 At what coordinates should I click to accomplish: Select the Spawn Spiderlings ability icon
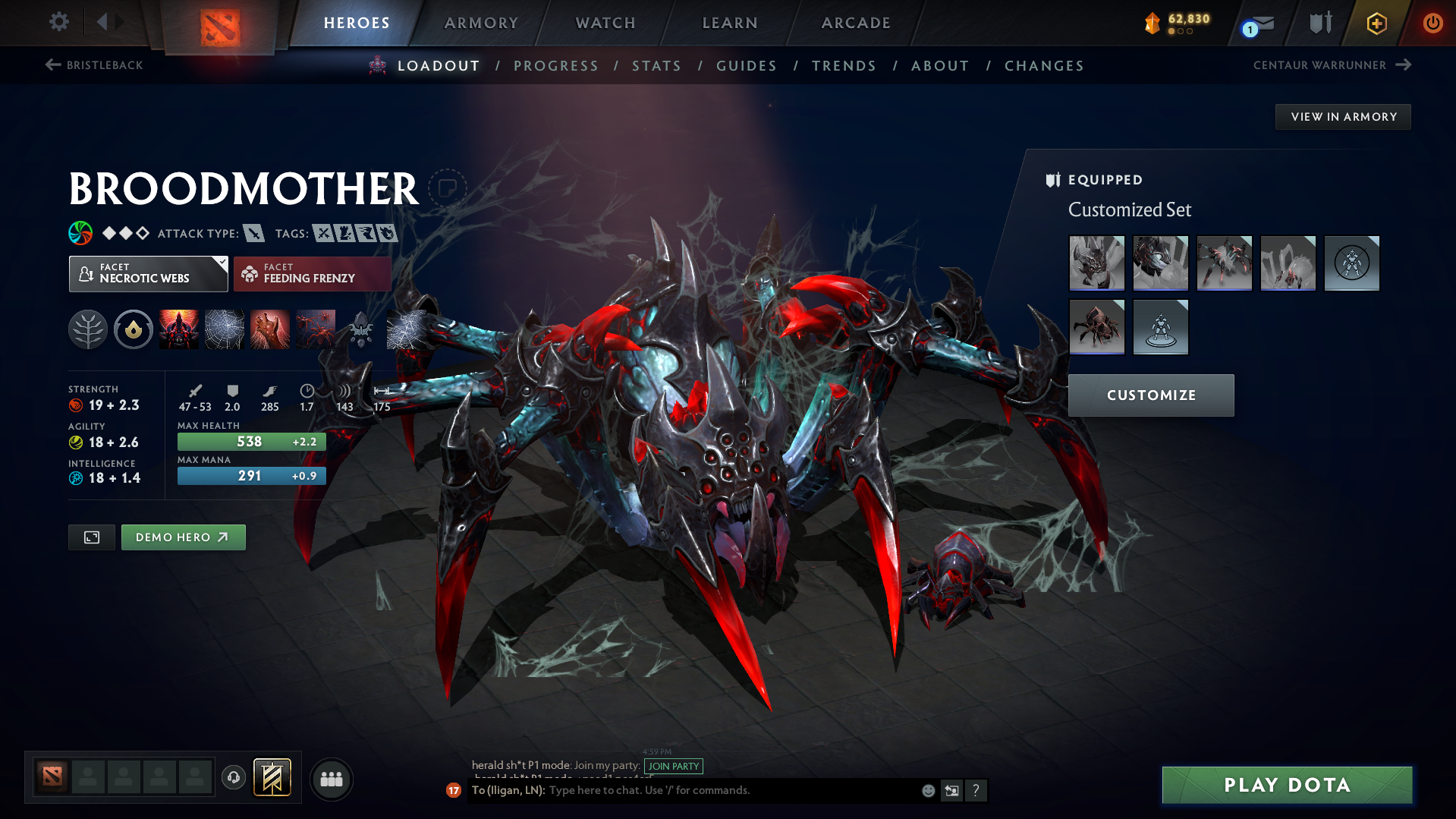[x=316, y=329]
